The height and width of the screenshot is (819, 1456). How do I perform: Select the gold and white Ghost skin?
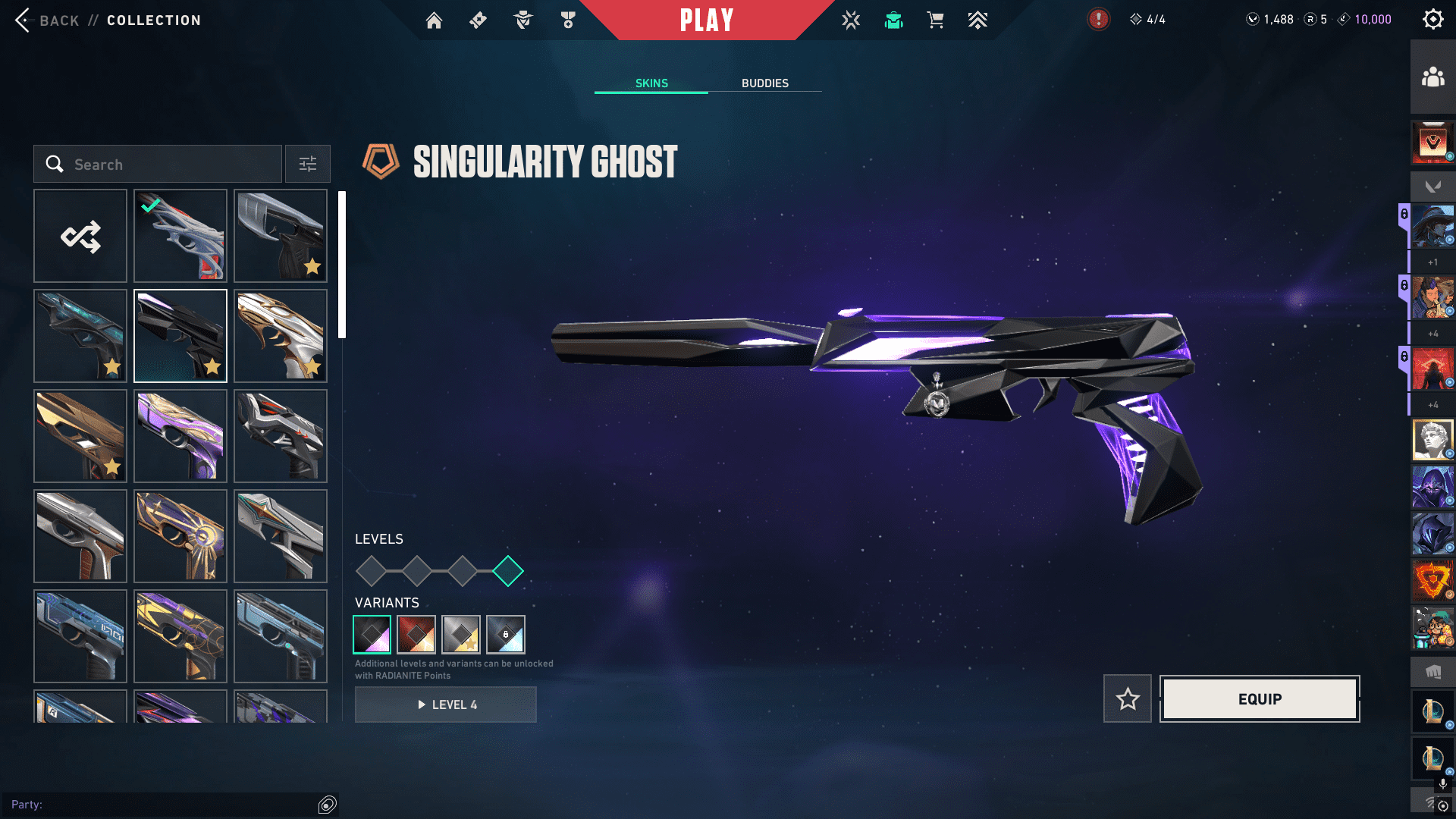point(281,336)
